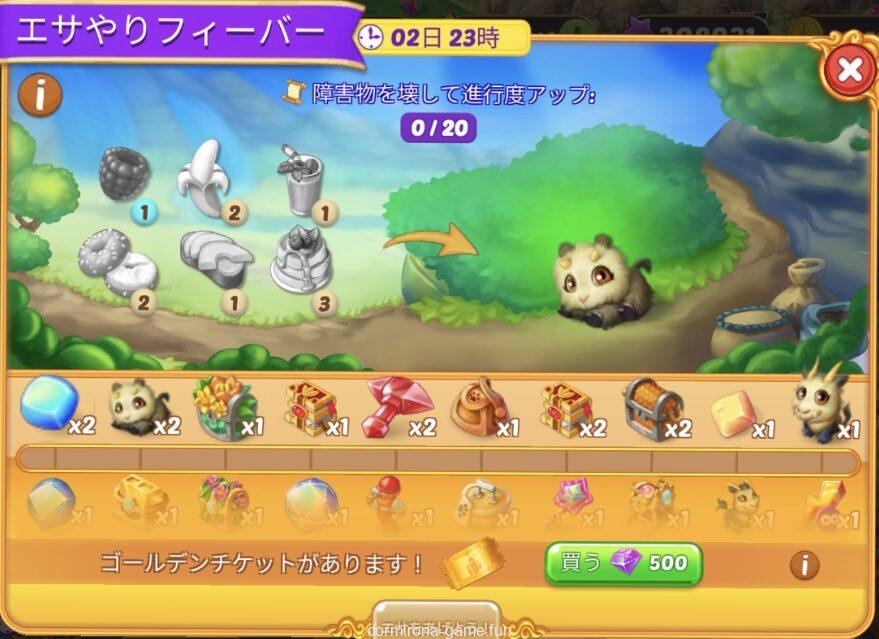Buy the golden ticket for 500 gems

tap(623, 563)
